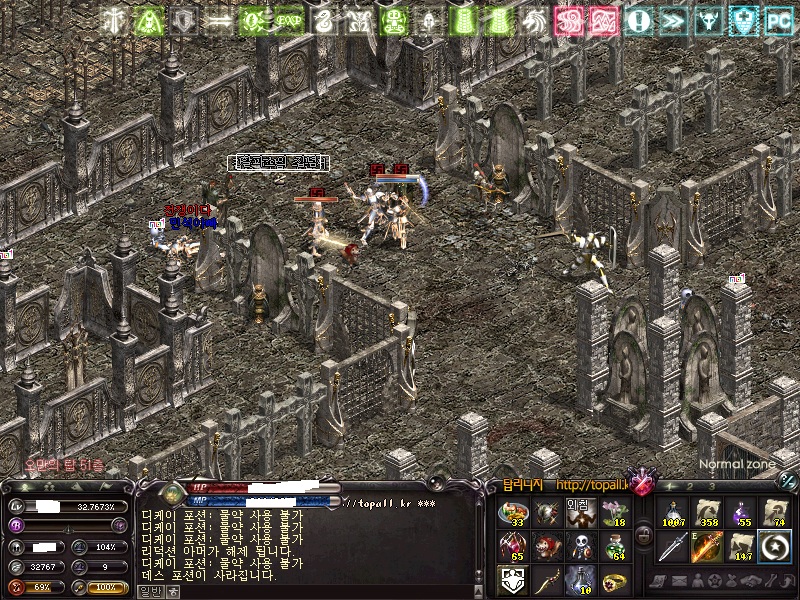The height and width of the screenshot is (600, 800).
Task: Use the clear potion with 1007 count
Action: [673, 514]
